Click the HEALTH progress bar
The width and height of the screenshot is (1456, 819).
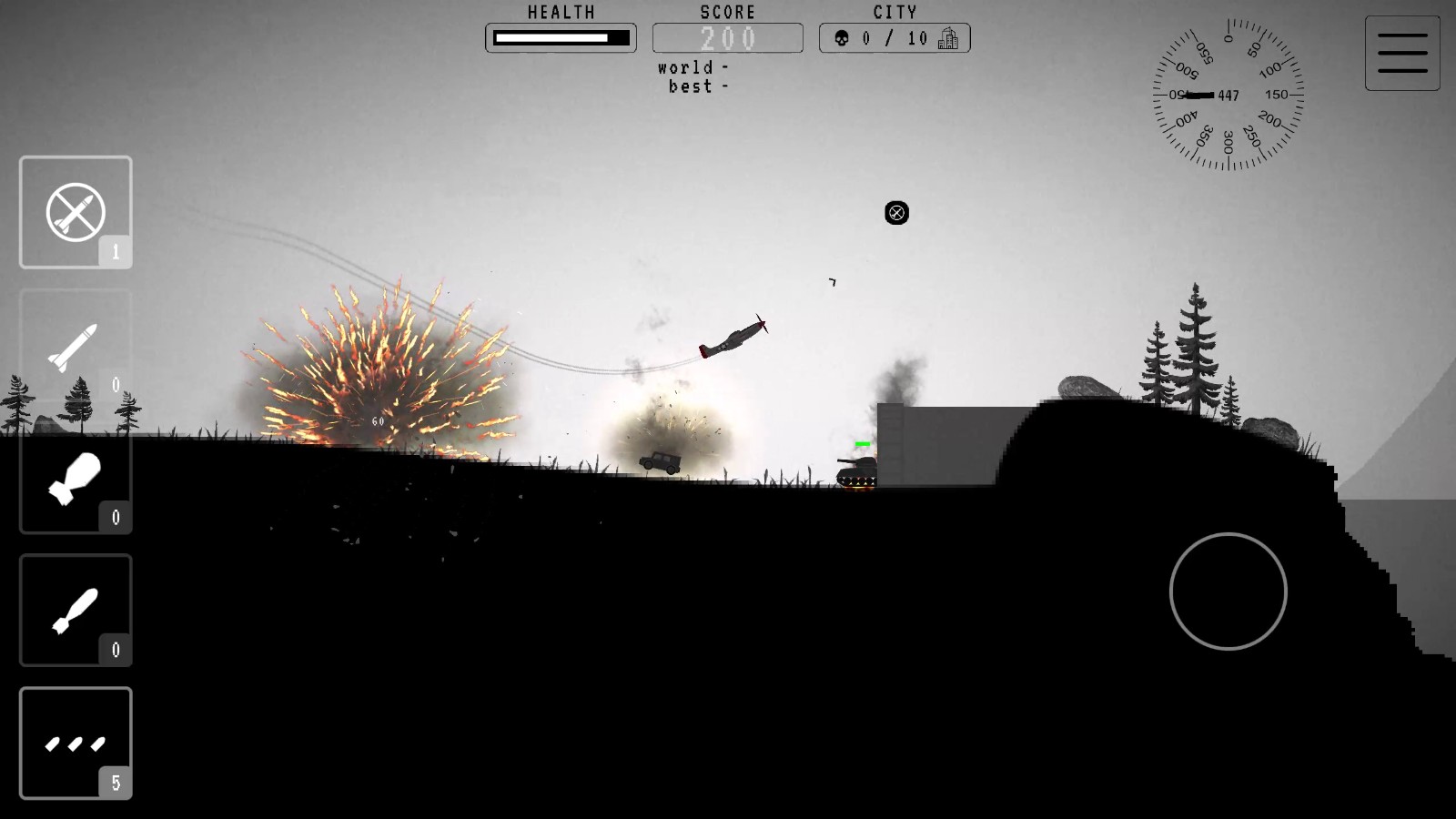pyautogui.click(x=561, y=38)
